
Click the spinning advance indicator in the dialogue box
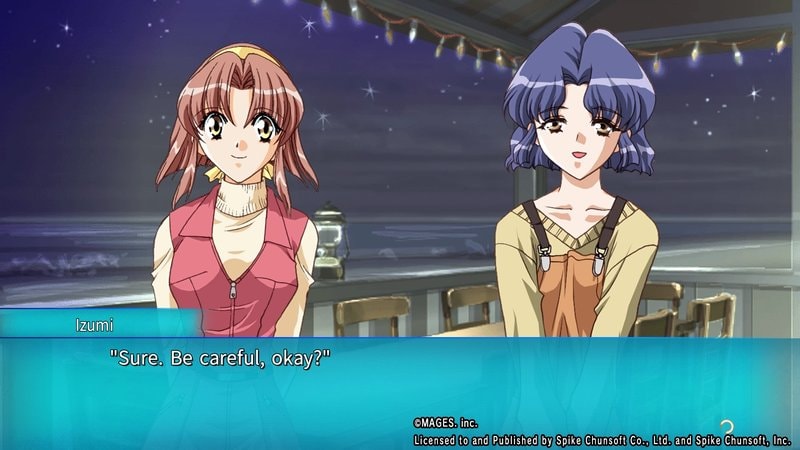727,428
